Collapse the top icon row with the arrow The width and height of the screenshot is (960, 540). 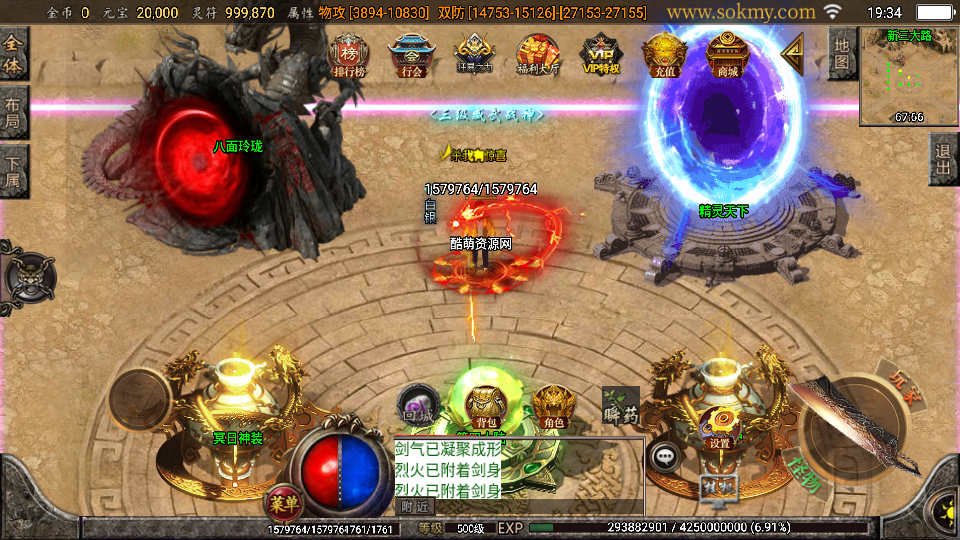tap(792, 54)
